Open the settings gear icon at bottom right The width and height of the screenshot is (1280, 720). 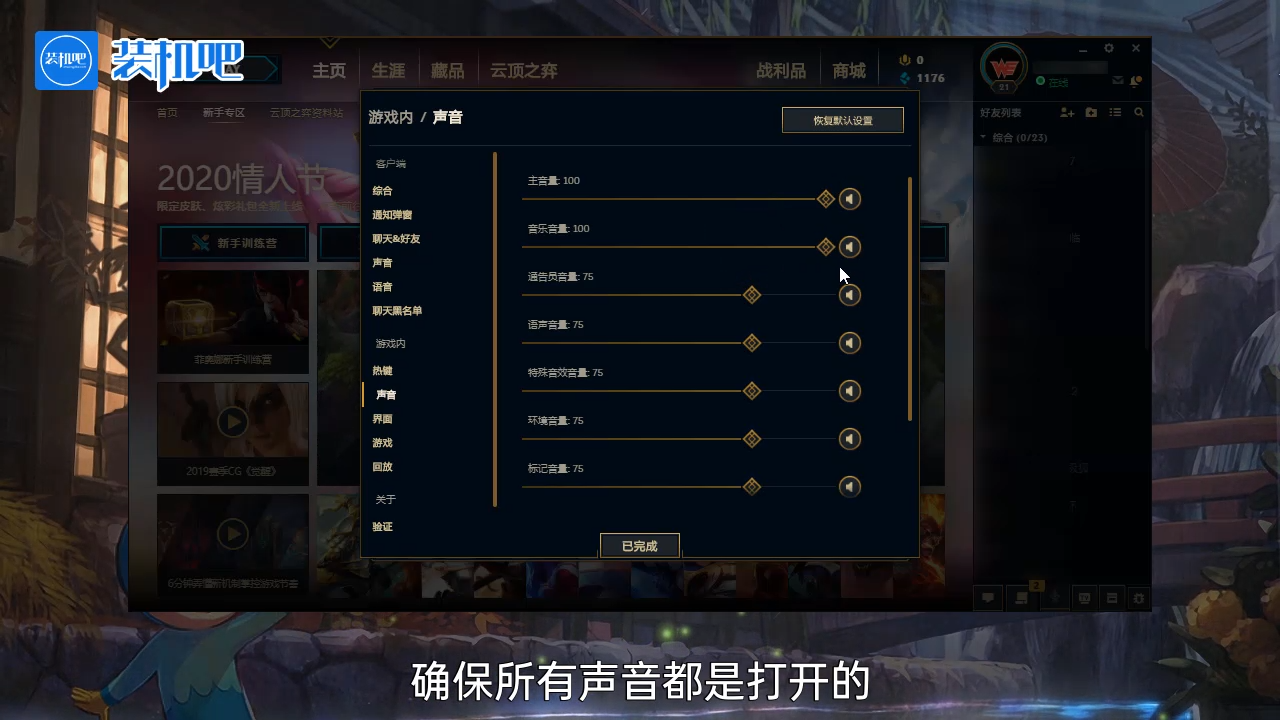pyautogui.click(x=1139, y=598)
